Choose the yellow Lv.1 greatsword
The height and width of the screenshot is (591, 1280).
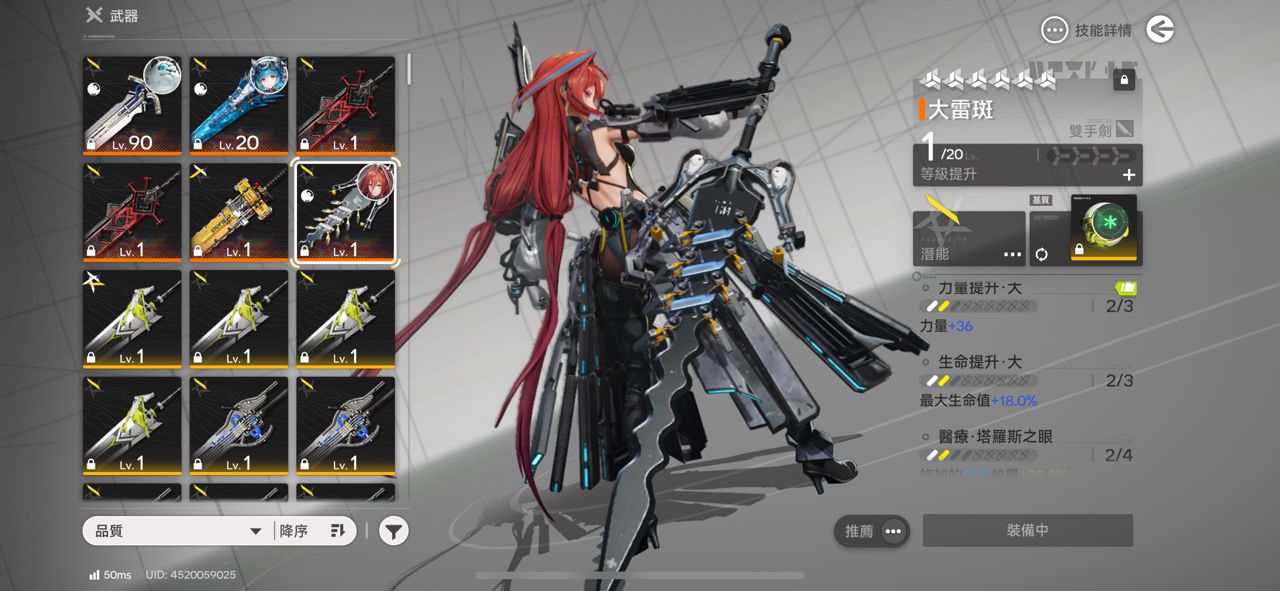coord(239,212)
